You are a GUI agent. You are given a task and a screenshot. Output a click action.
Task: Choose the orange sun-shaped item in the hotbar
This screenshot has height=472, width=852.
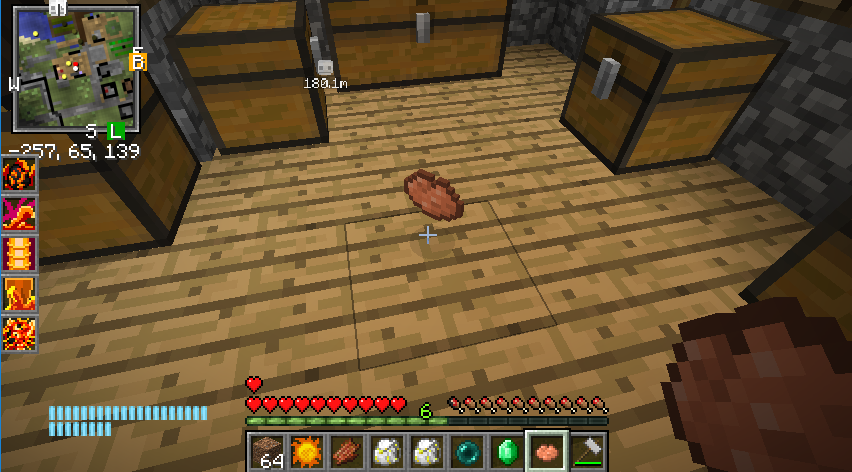tap(307, 451)
